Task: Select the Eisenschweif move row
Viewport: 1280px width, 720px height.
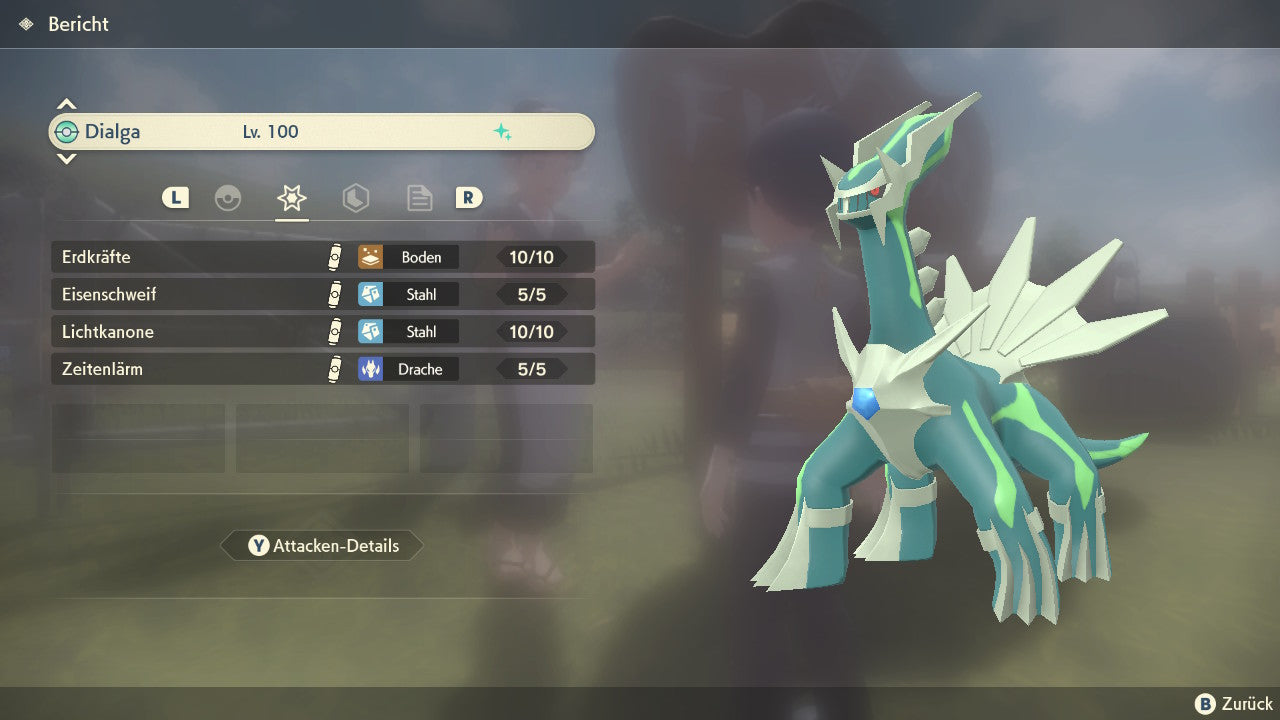Action: [x=322, y=295]
